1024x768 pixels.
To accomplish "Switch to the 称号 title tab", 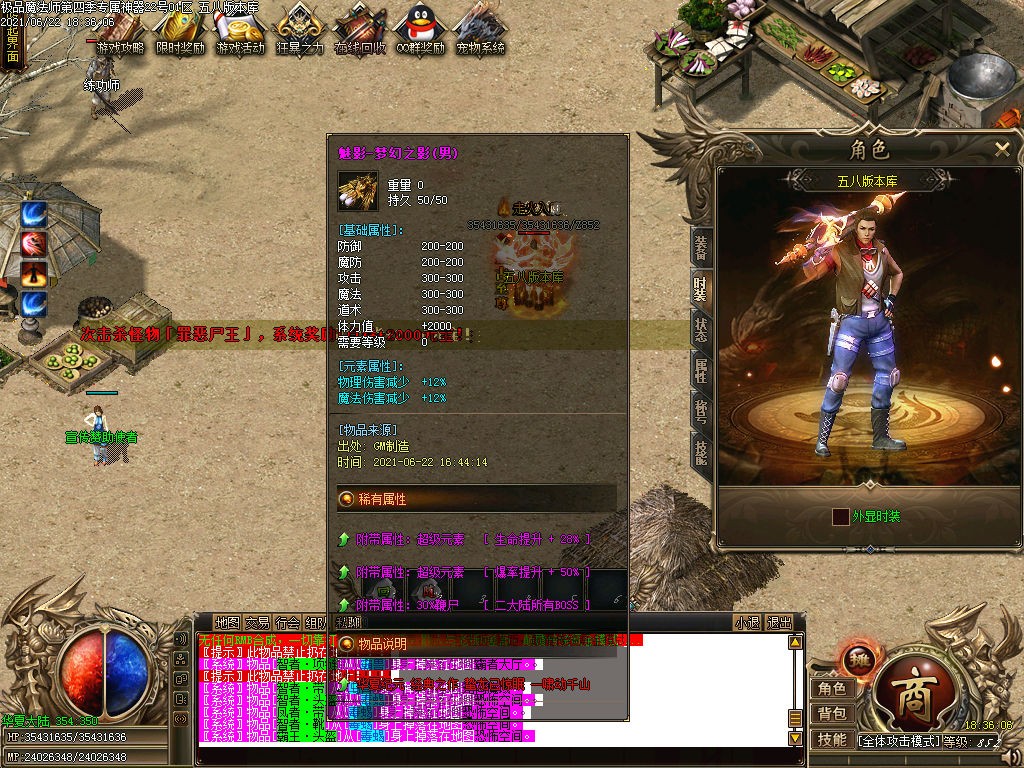I will [701, 414].
